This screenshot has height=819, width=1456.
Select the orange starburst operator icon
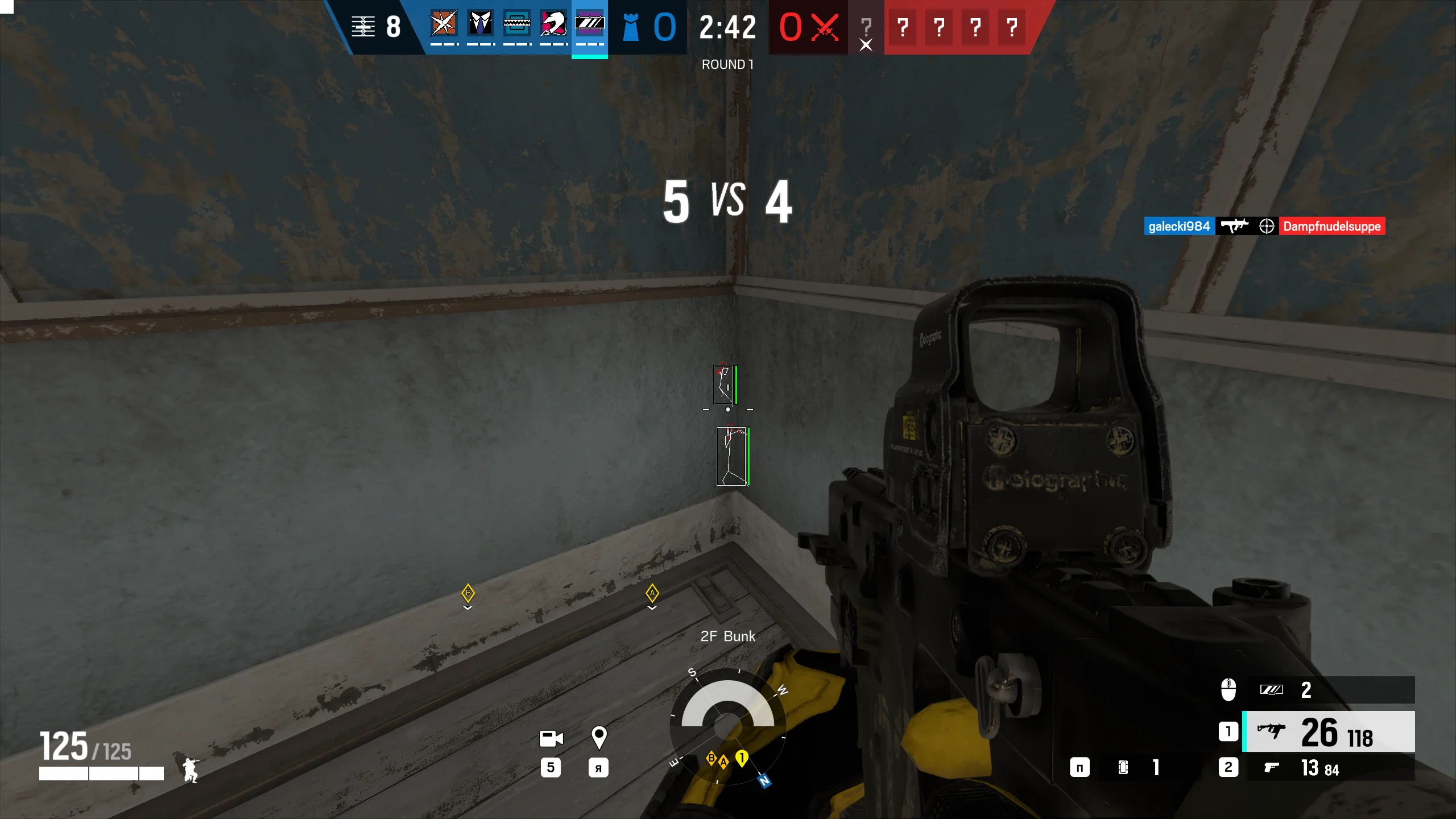click(x=444, y=24)
